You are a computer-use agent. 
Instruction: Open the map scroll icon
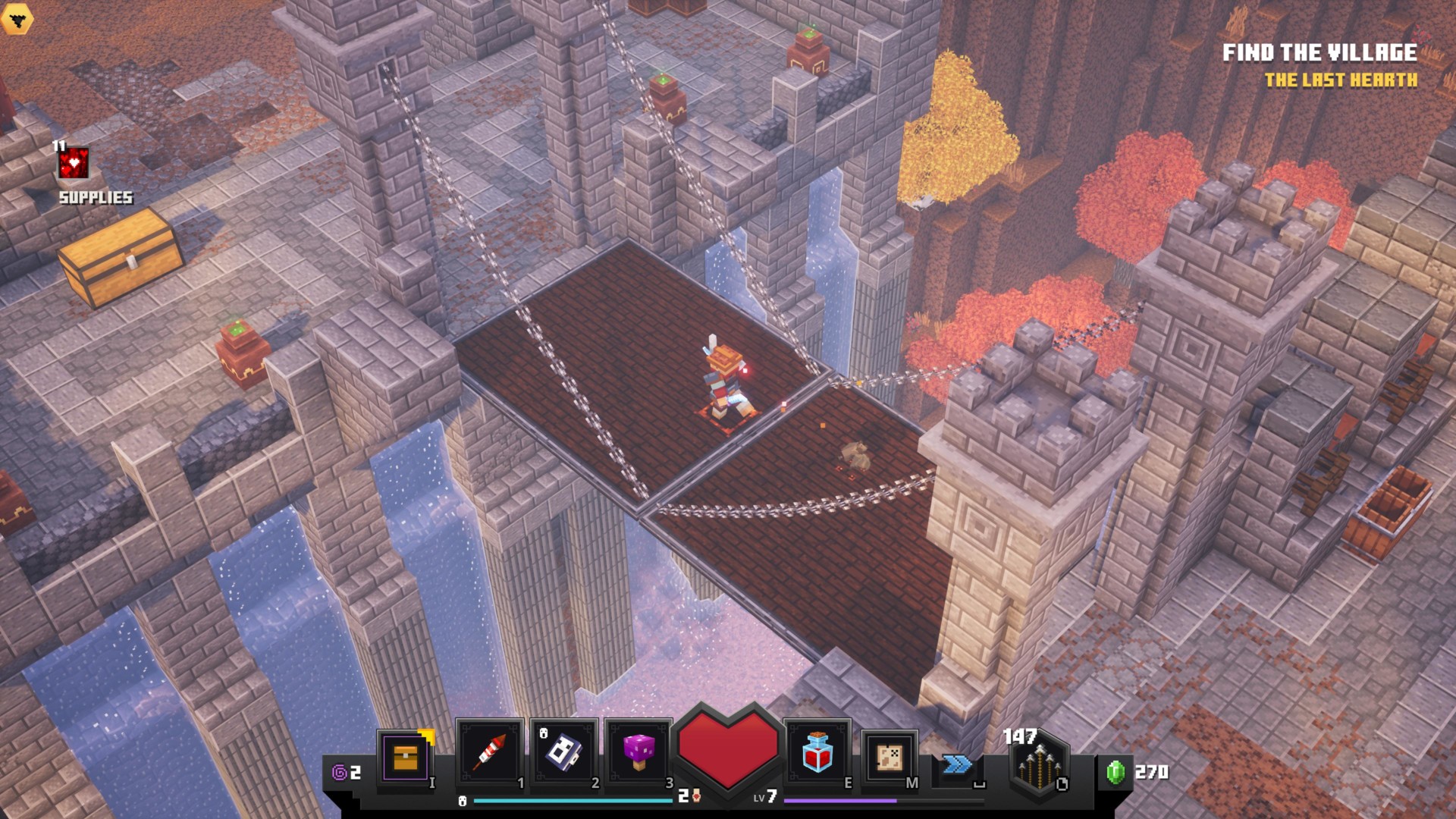(889, 757)
